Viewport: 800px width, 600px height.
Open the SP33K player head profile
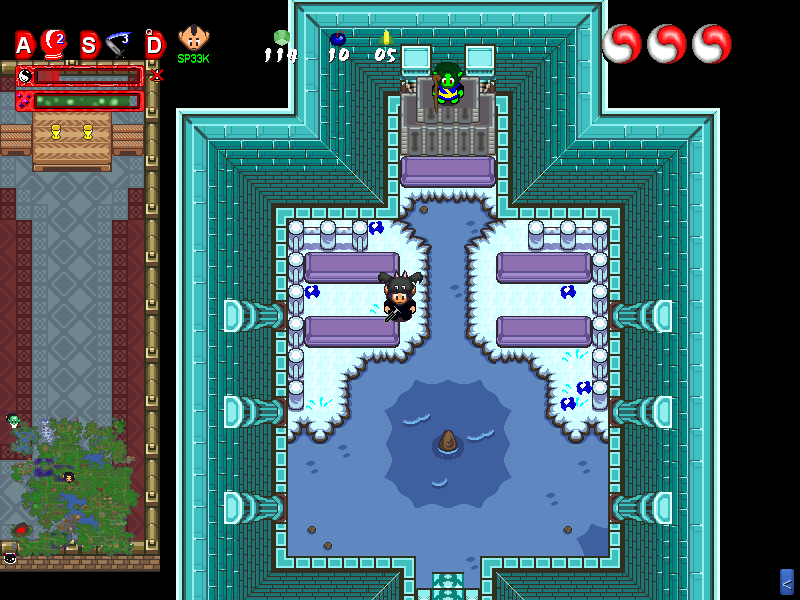(x=193, y=40)
